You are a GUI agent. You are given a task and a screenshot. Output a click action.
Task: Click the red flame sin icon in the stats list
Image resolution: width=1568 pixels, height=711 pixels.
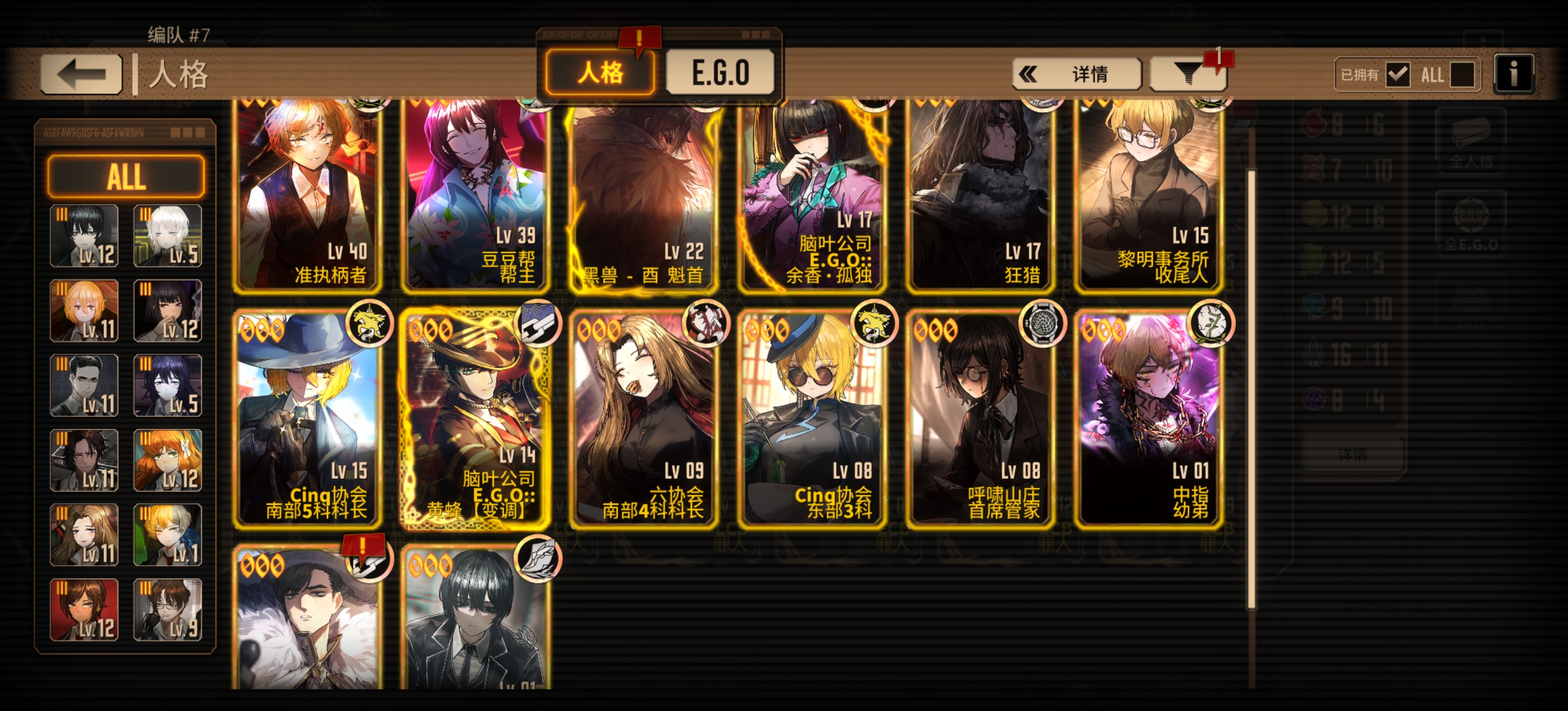[x=1314, y=122]
